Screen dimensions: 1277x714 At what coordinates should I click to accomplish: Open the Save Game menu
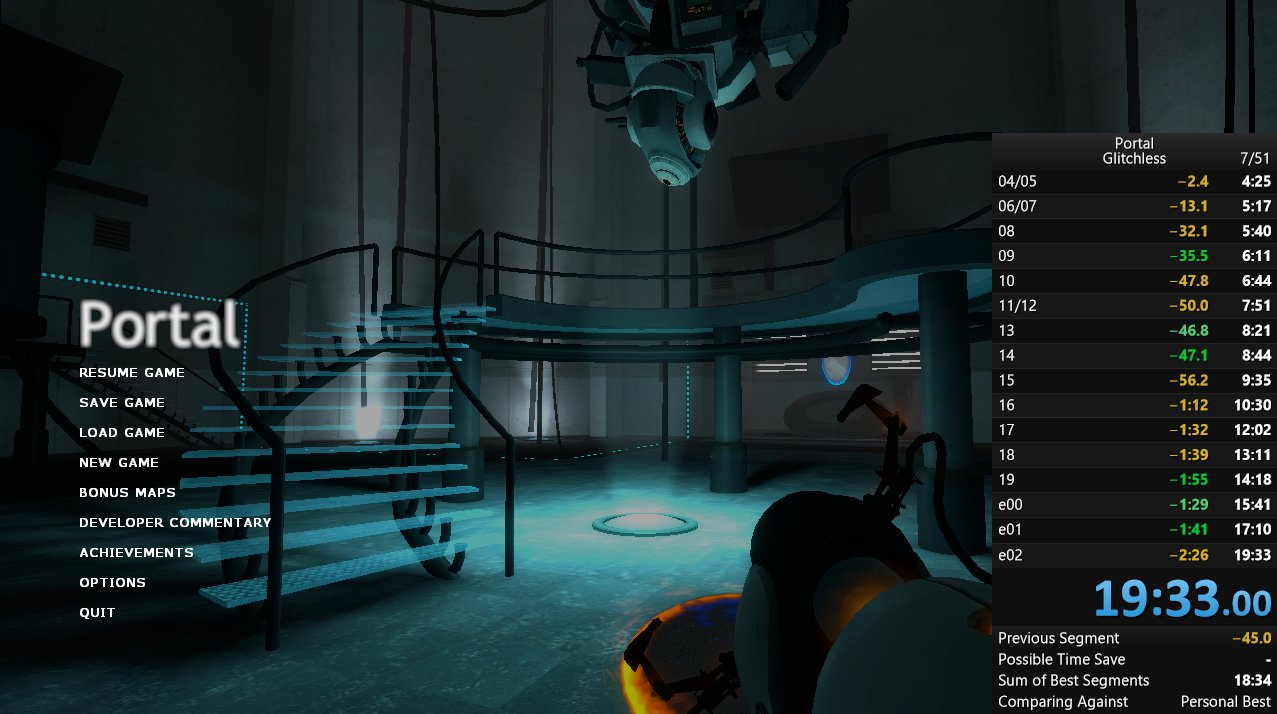pyautogui.click(x=122, y=403)
